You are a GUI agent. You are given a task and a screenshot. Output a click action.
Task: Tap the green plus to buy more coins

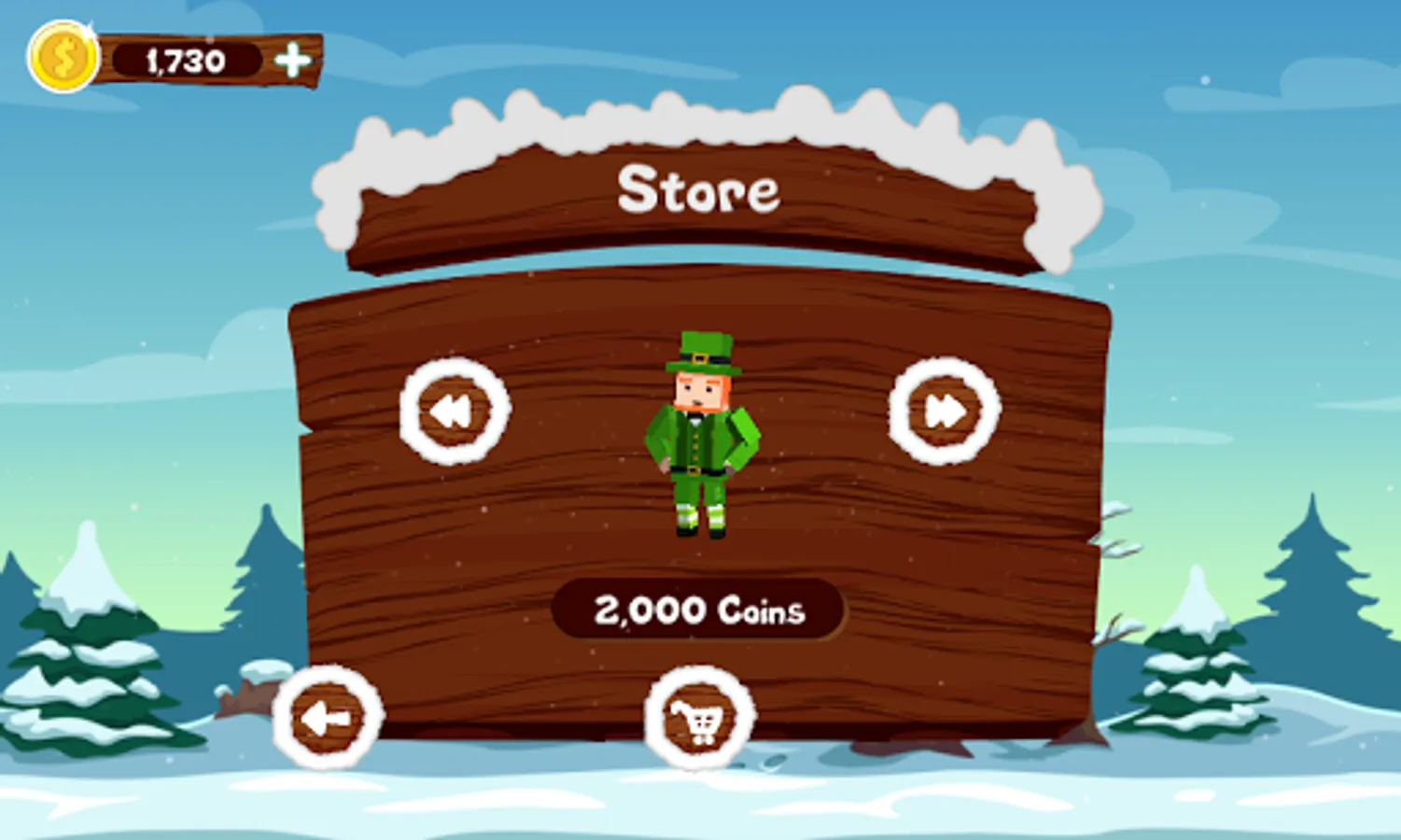point(293,59)
